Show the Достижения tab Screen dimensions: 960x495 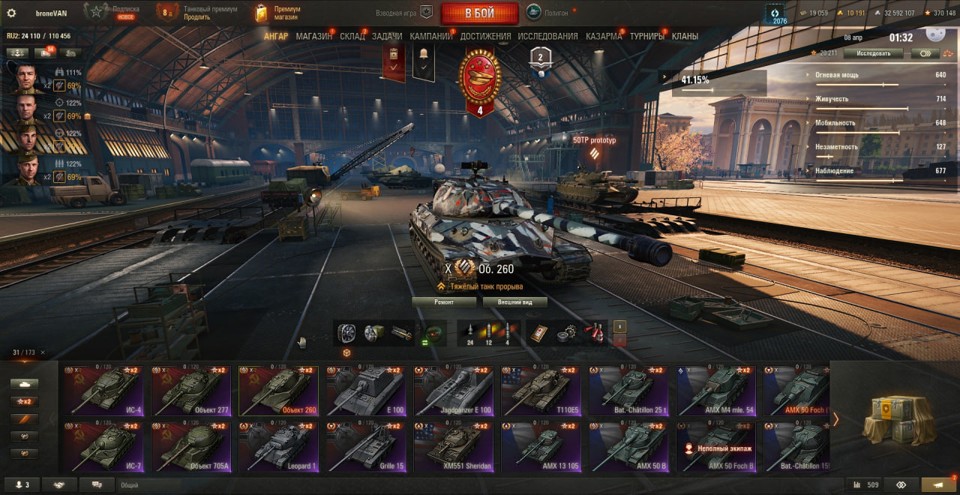point(486,36)
